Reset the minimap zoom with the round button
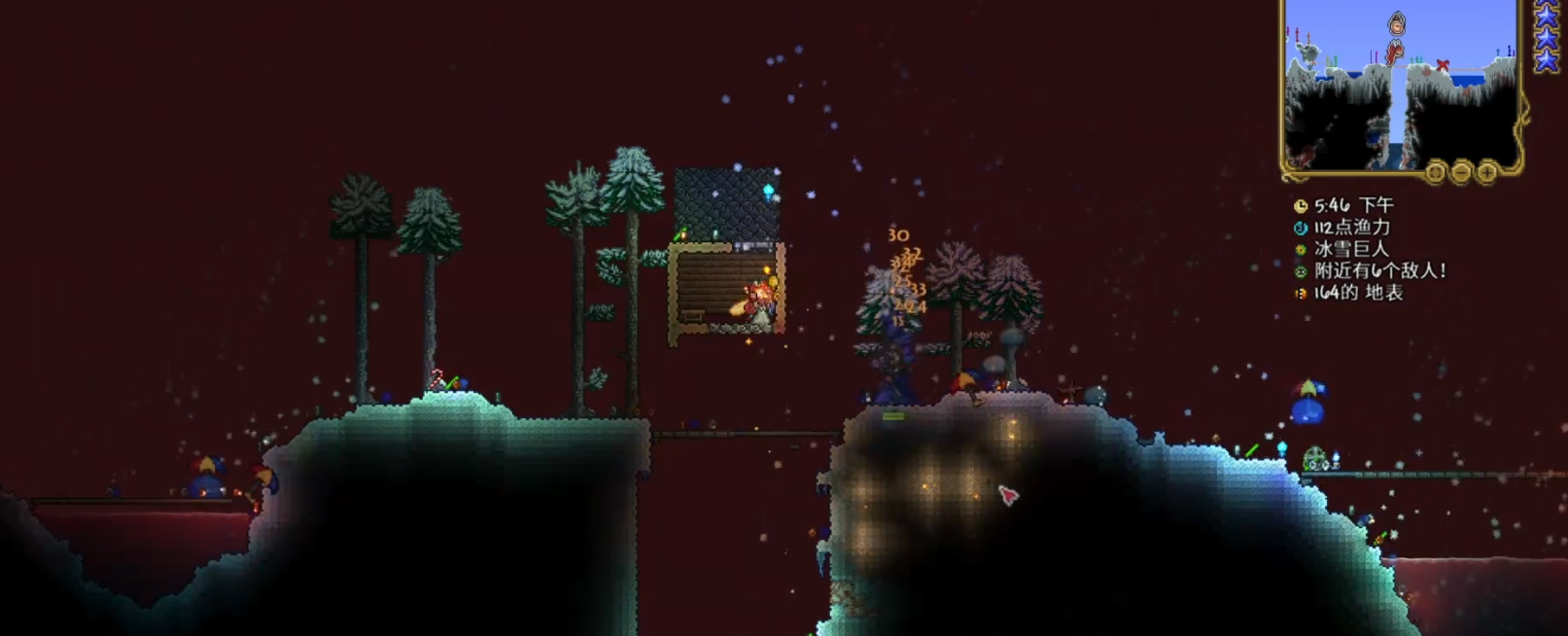 click(x=1435, y=173)
